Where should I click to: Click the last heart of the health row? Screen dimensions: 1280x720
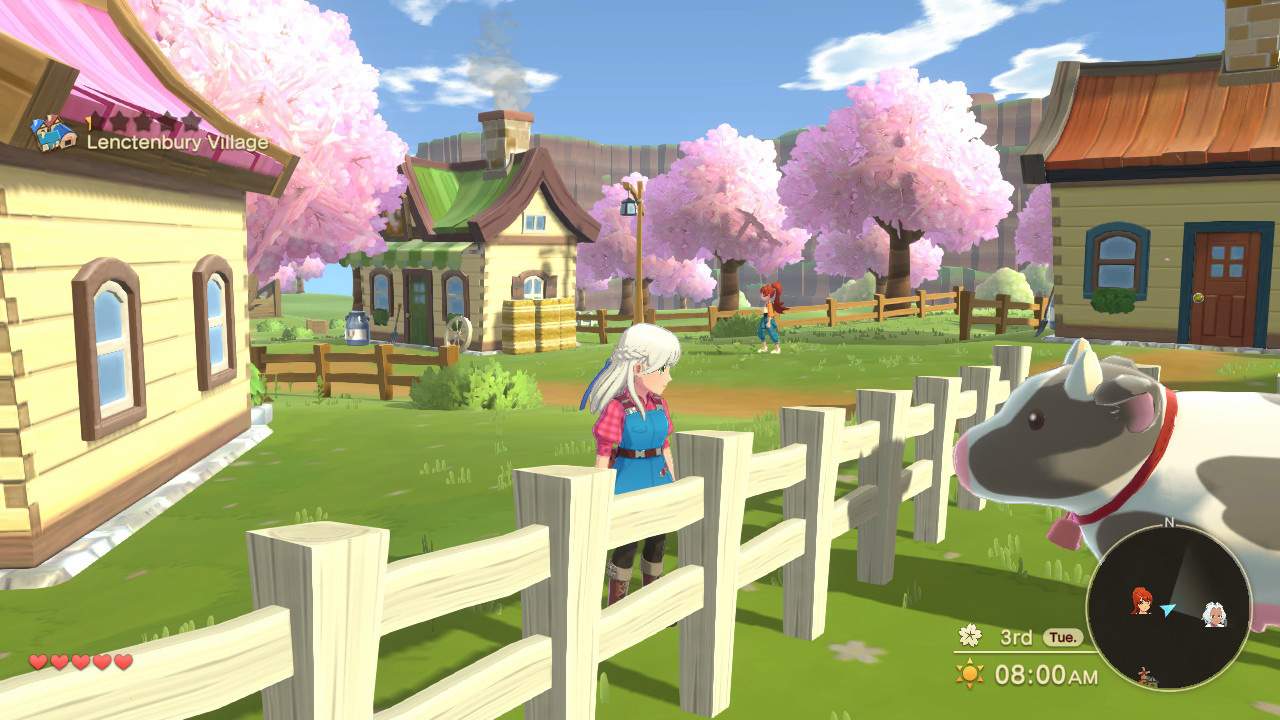coord(121,661)
